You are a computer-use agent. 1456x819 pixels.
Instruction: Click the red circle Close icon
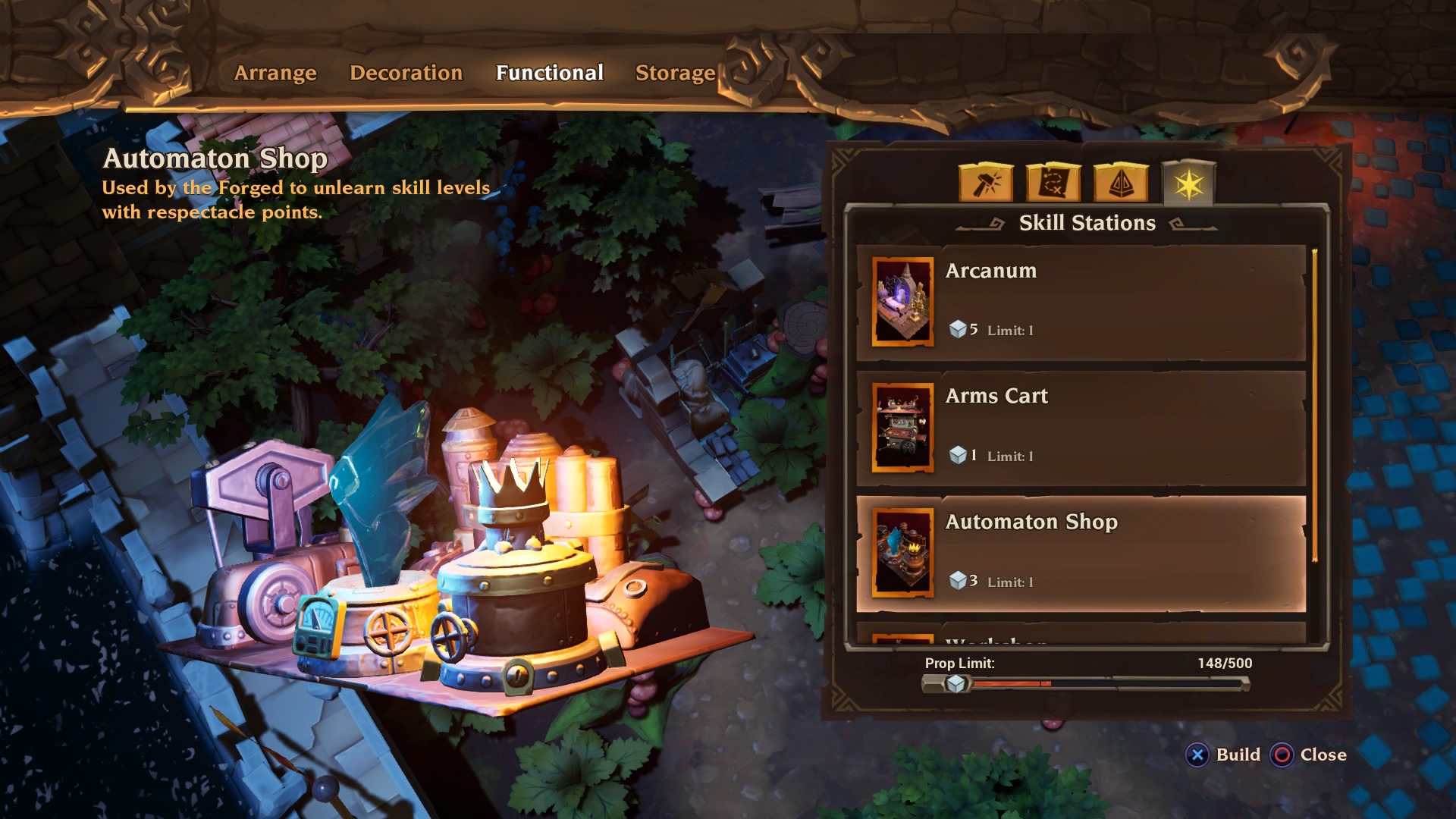click(1282, 755)
